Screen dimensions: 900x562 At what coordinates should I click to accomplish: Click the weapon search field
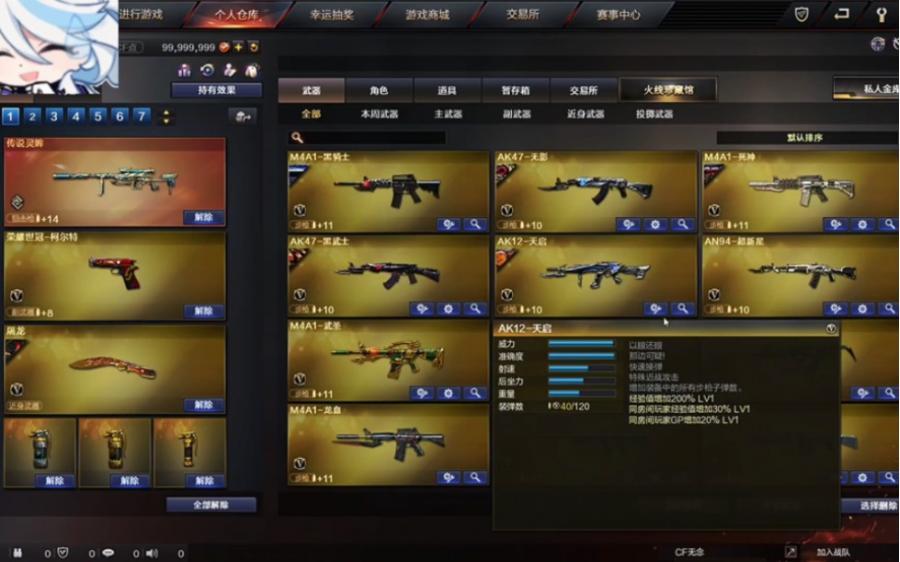tap(370, 138)
